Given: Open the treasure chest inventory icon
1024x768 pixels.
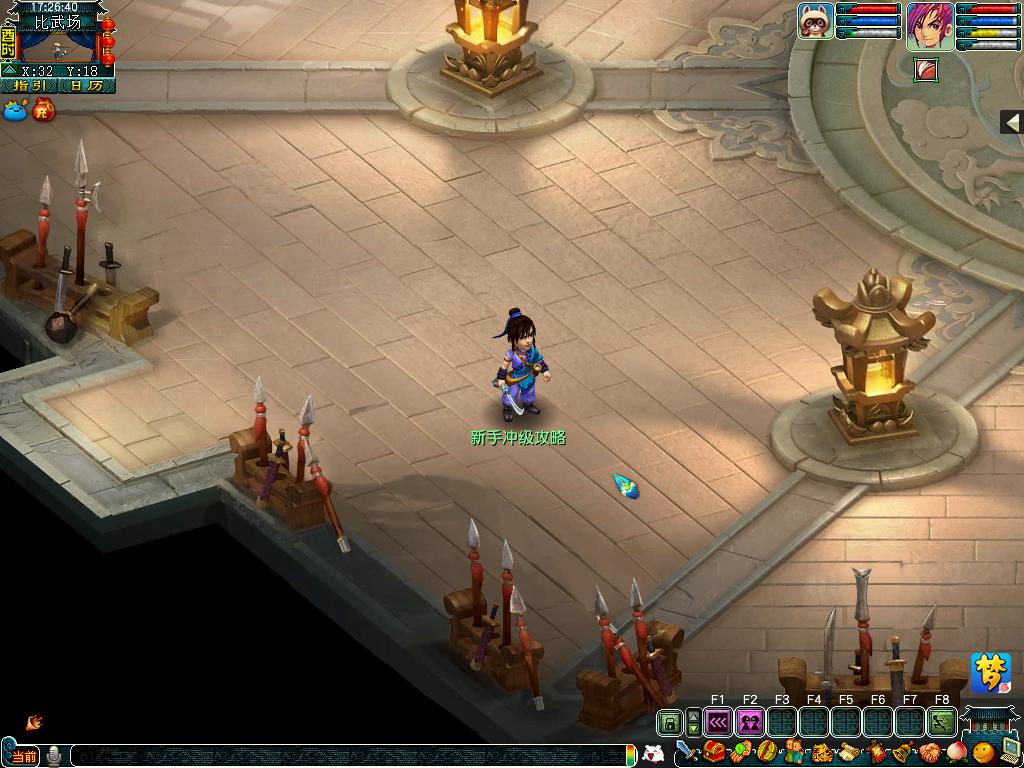Looking at the screenshot, I should 714,752.
